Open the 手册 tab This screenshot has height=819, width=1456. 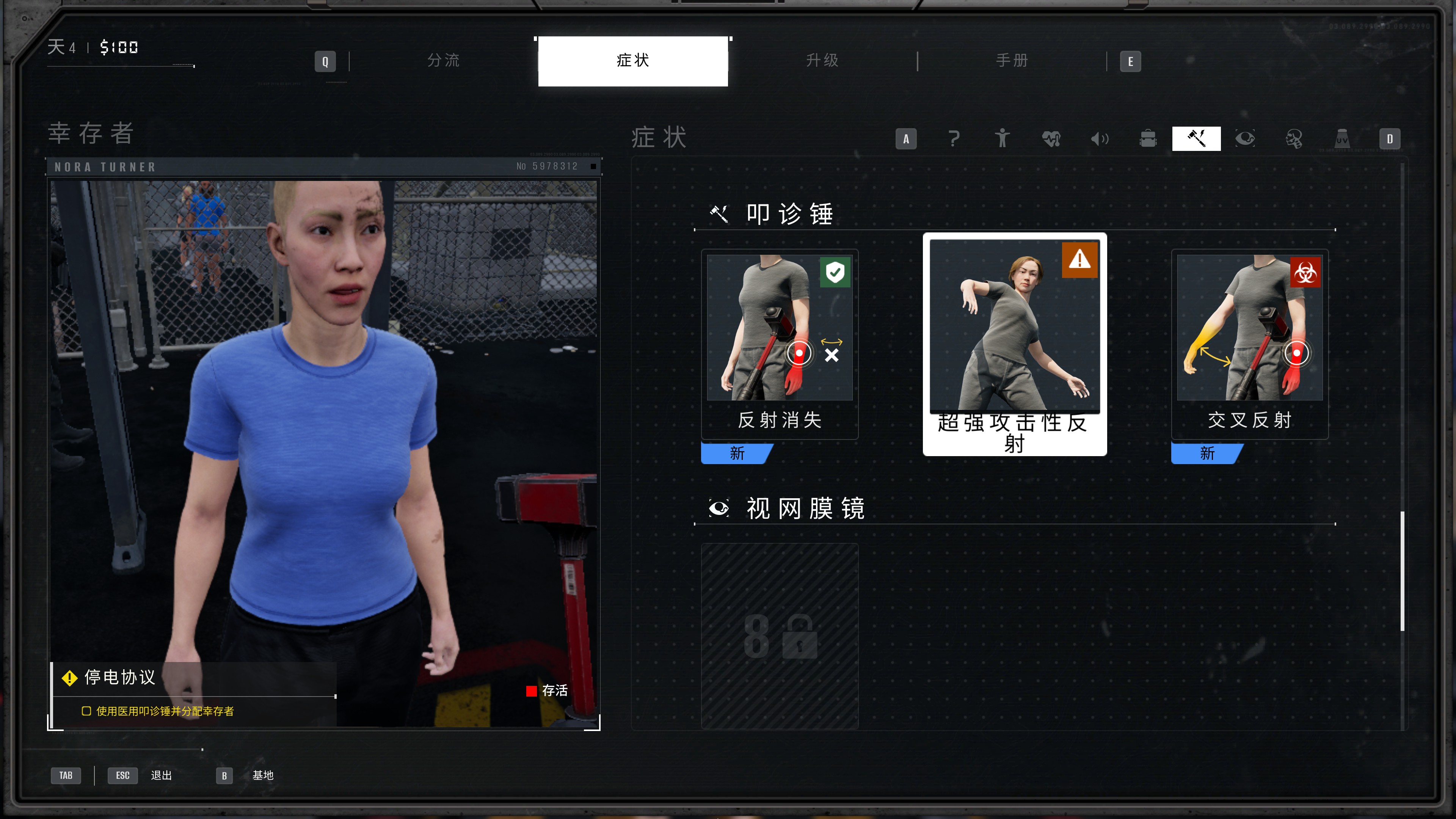[1012, 61]
